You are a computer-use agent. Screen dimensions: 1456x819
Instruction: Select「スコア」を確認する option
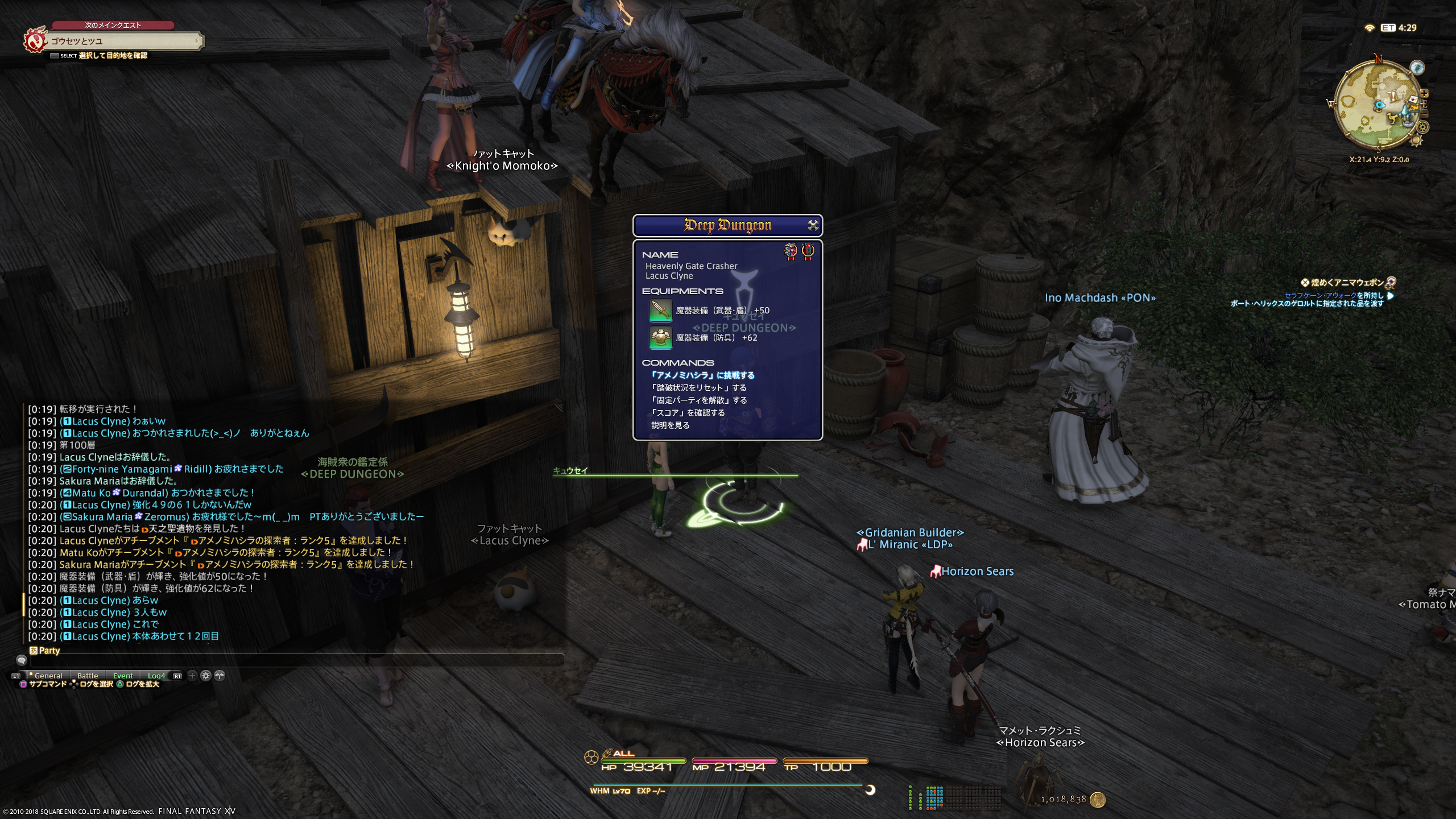coord(688,413)
